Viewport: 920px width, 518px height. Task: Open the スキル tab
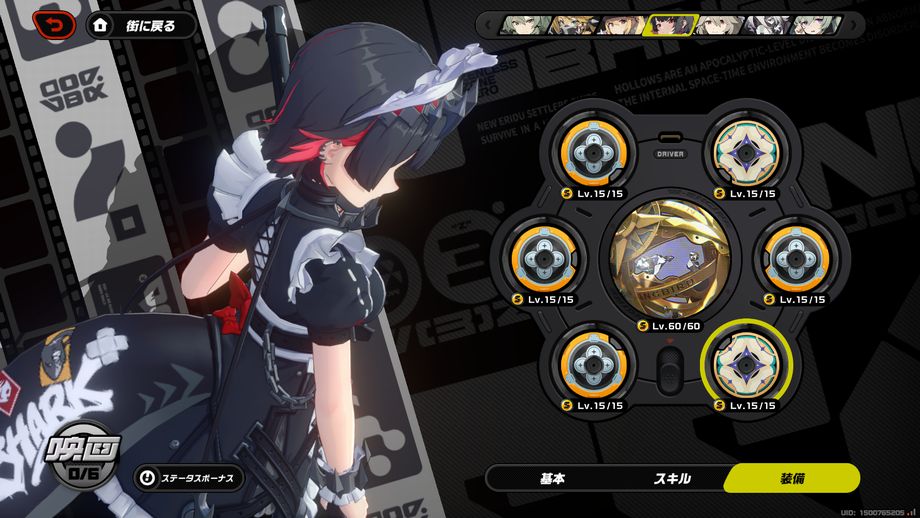[672, 478]
